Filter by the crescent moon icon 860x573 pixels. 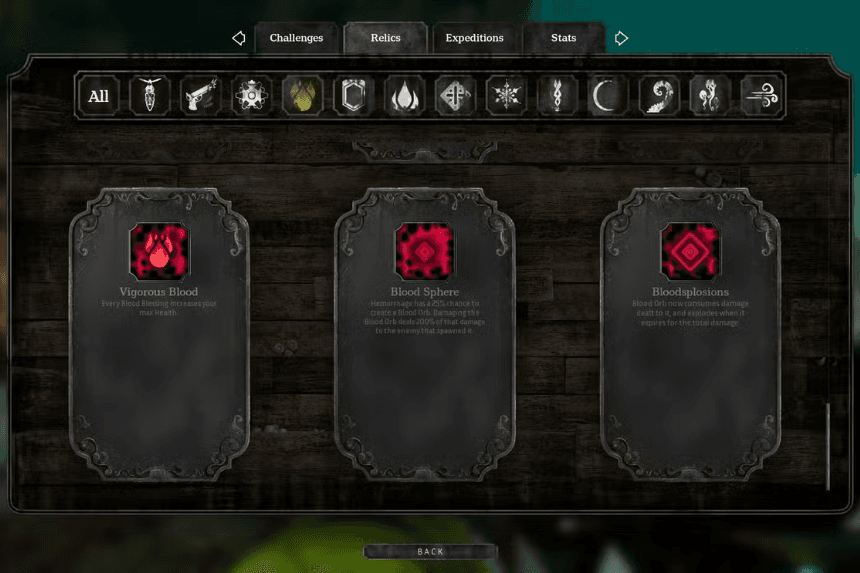coord(608,96)
